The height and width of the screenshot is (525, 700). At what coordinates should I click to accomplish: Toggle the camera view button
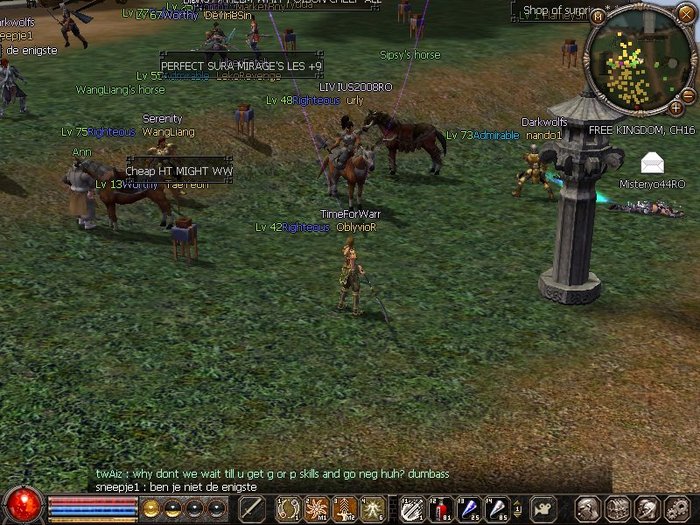point(544,508)
